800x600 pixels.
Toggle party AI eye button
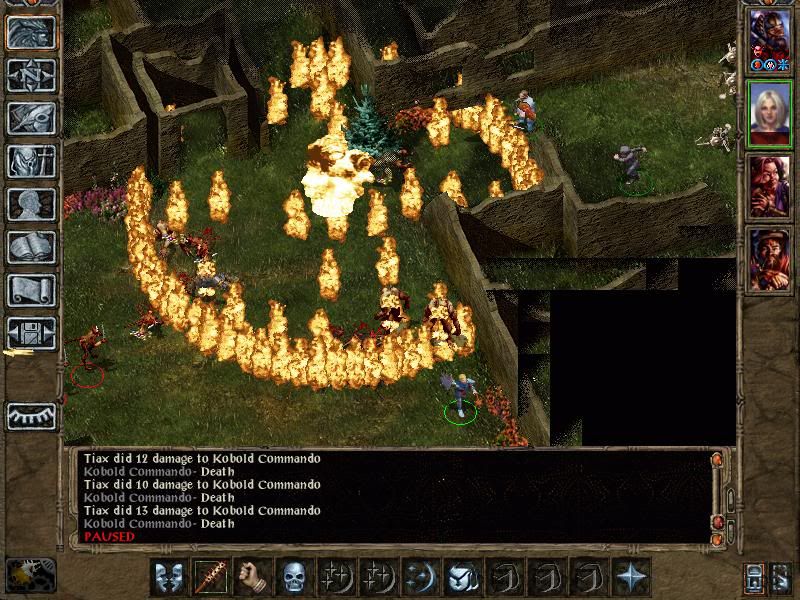30,415
